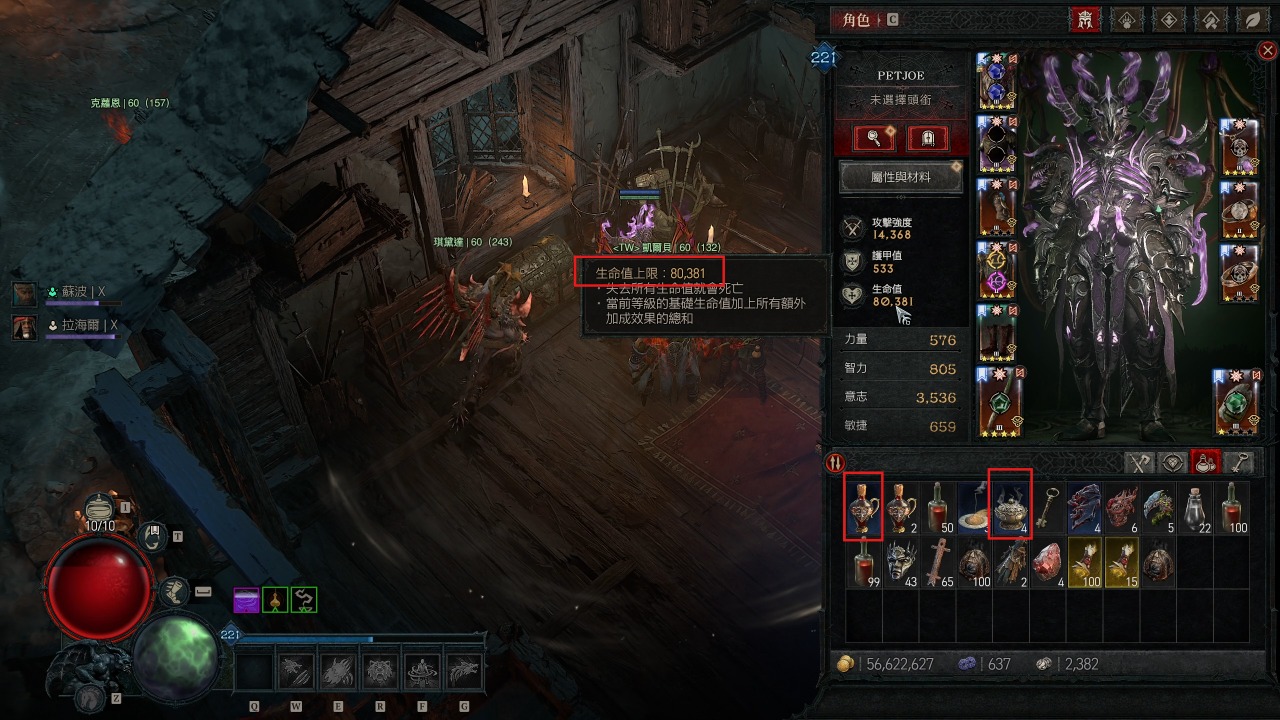
Task: Switch to the leaf tab in header
Action: coord(1251,19)
